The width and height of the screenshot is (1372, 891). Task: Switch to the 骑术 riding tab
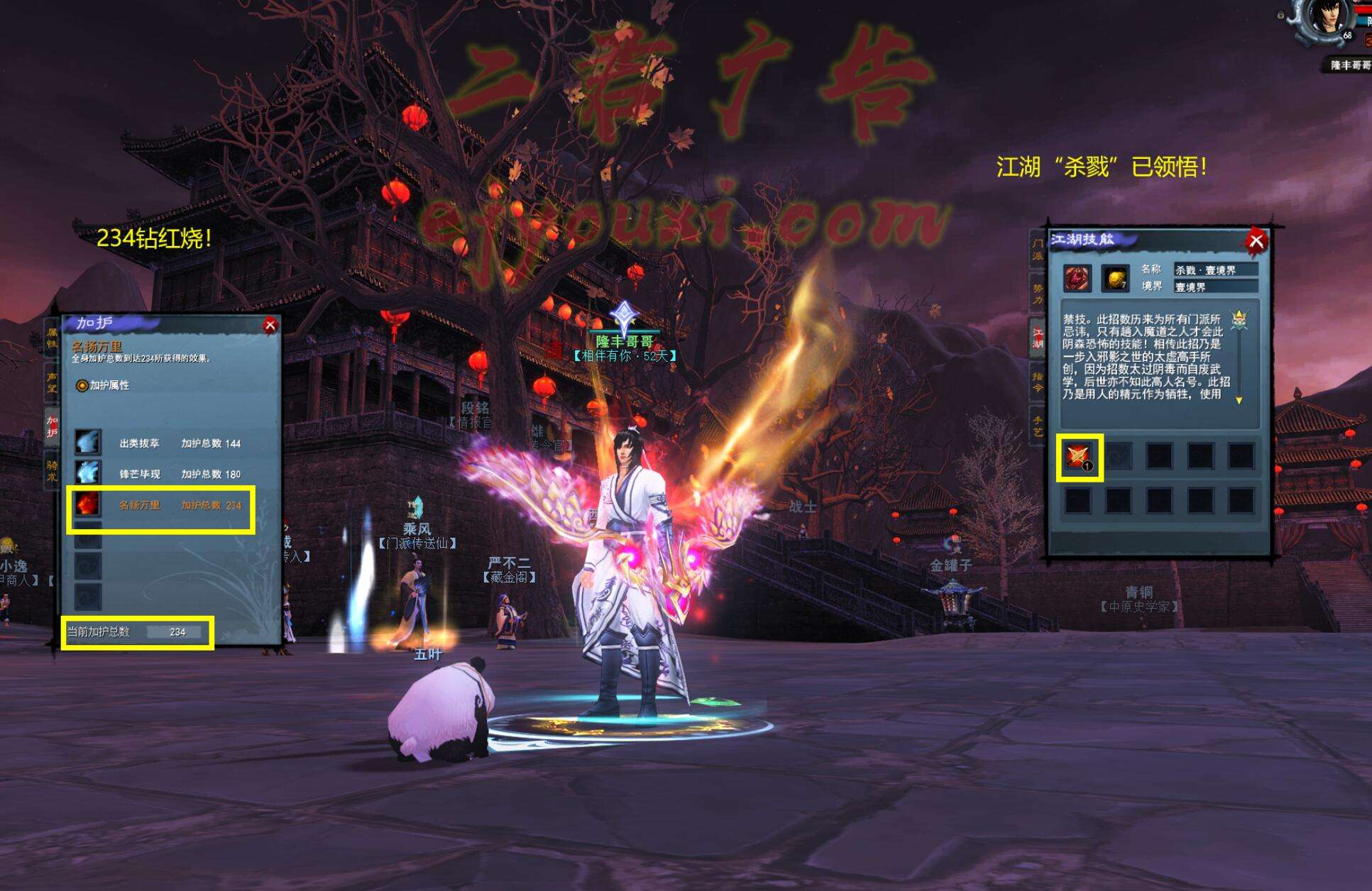52,470
